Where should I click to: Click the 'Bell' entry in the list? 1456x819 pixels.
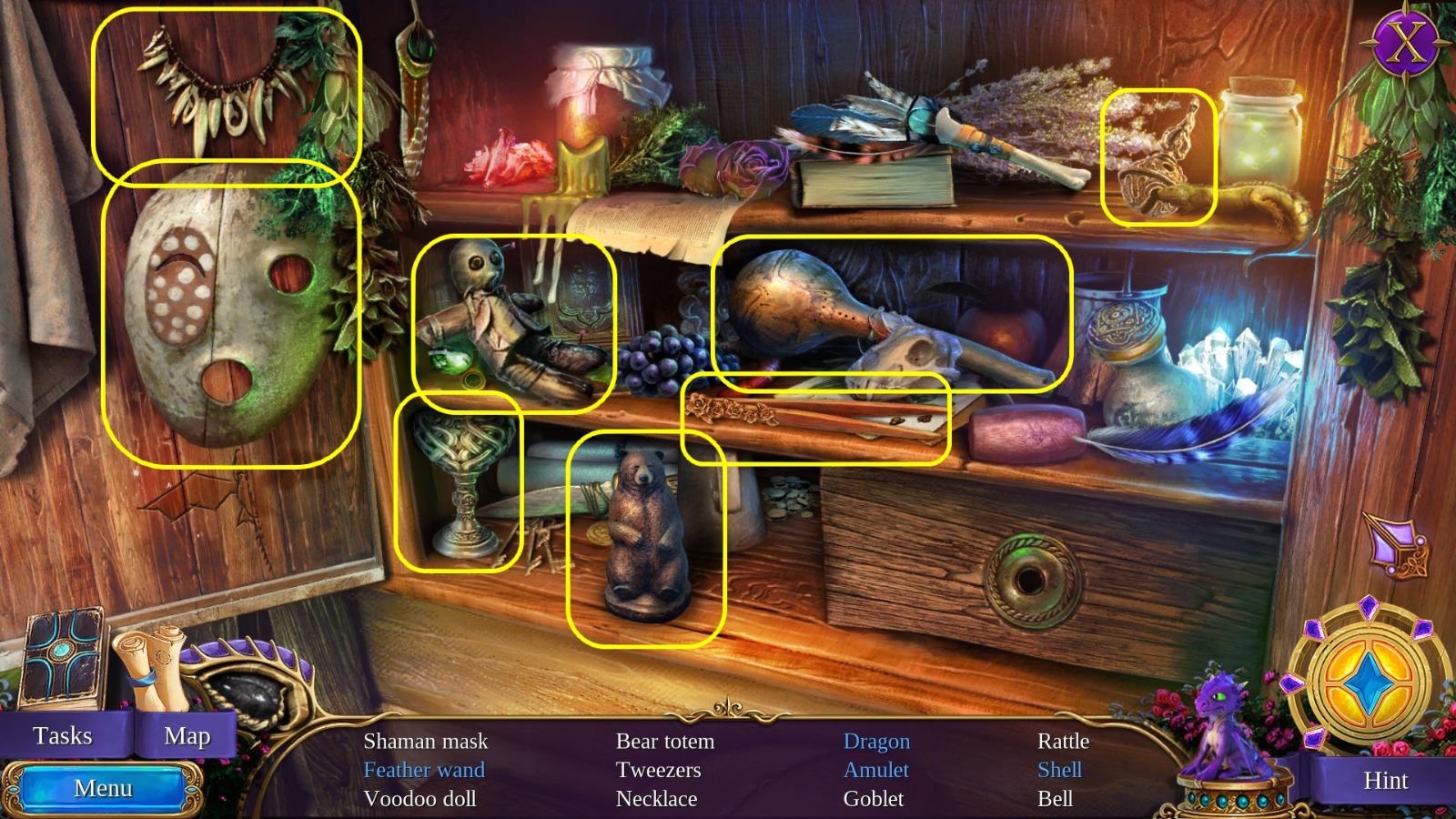pyautogui.click(x=1055, y=799)
